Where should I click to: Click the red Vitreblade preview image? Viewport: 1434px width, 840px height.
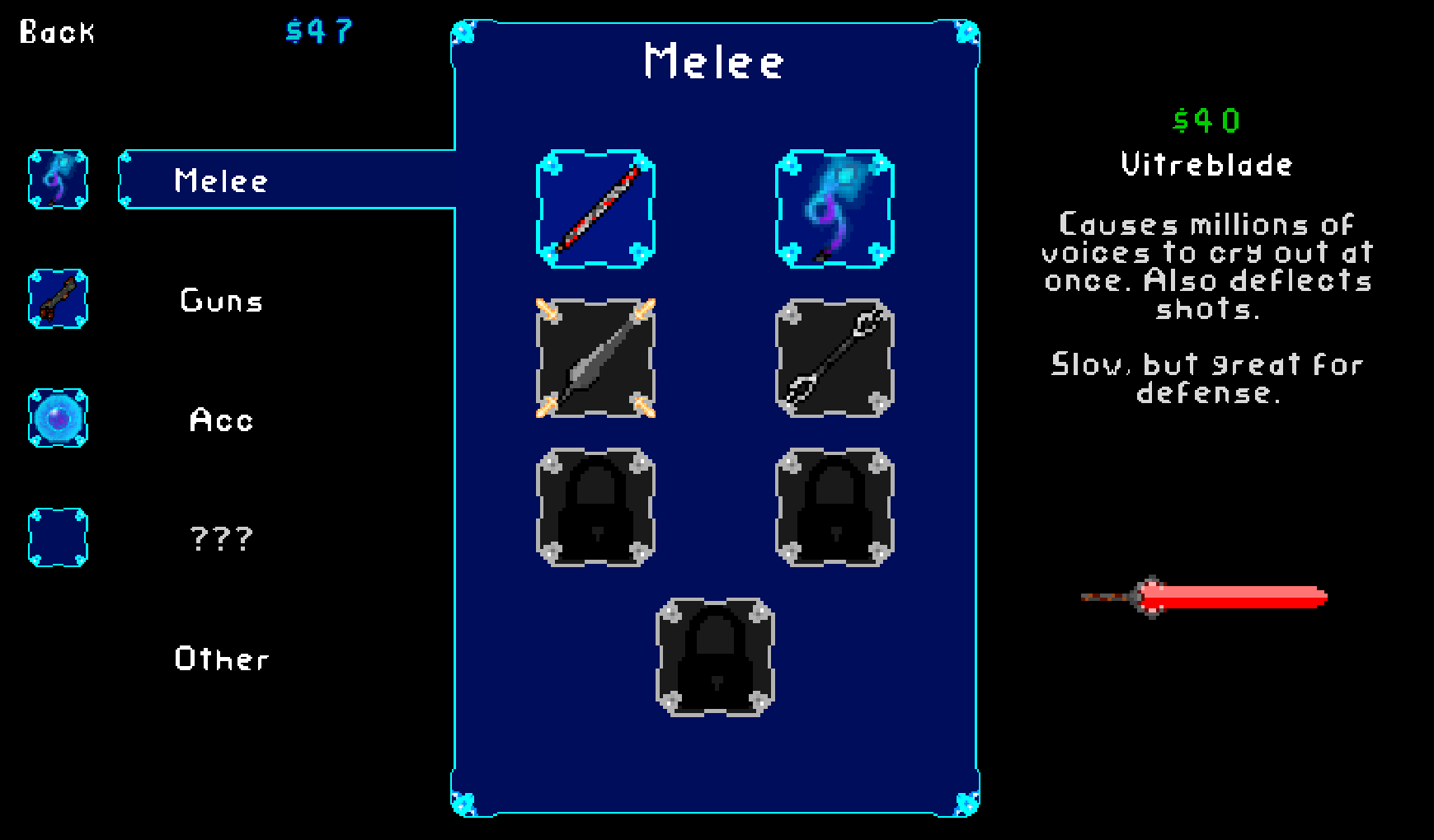1203,595
